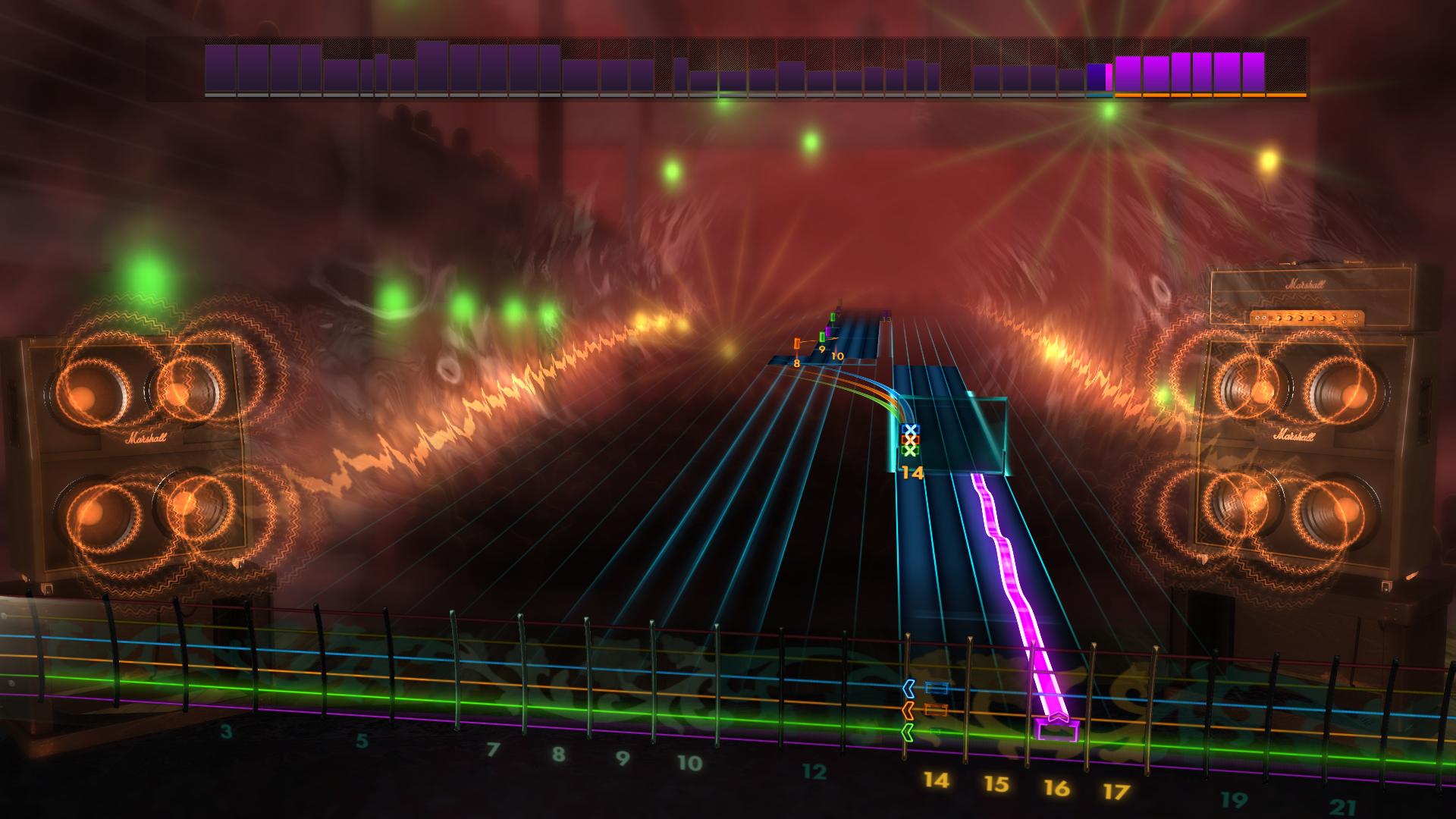Click the orange chord shape outline indicator
Viewport: 1456px width, 819px height.
(936, 710)
